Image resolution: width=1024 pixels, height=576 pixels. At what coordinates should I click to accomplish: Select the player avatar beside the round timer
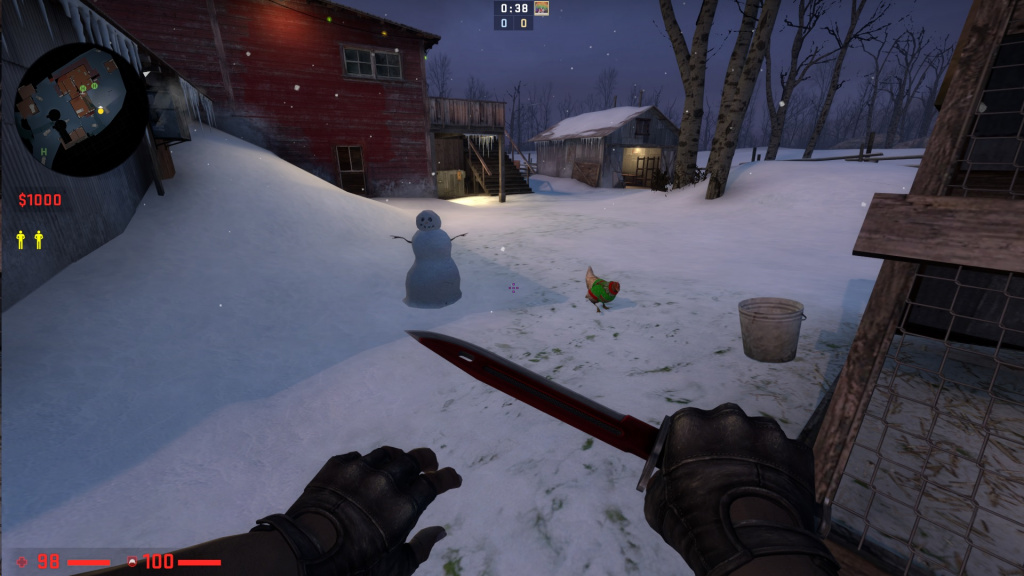541,8
